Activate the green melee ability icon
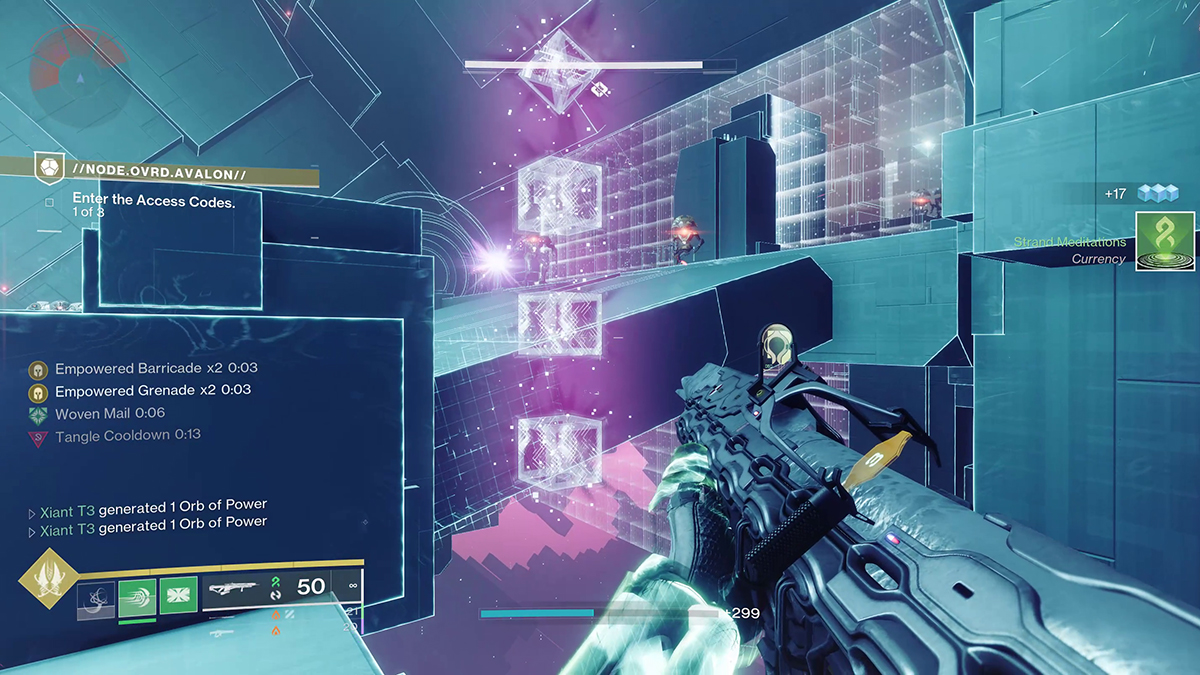1200x675 pixels. 137,598
